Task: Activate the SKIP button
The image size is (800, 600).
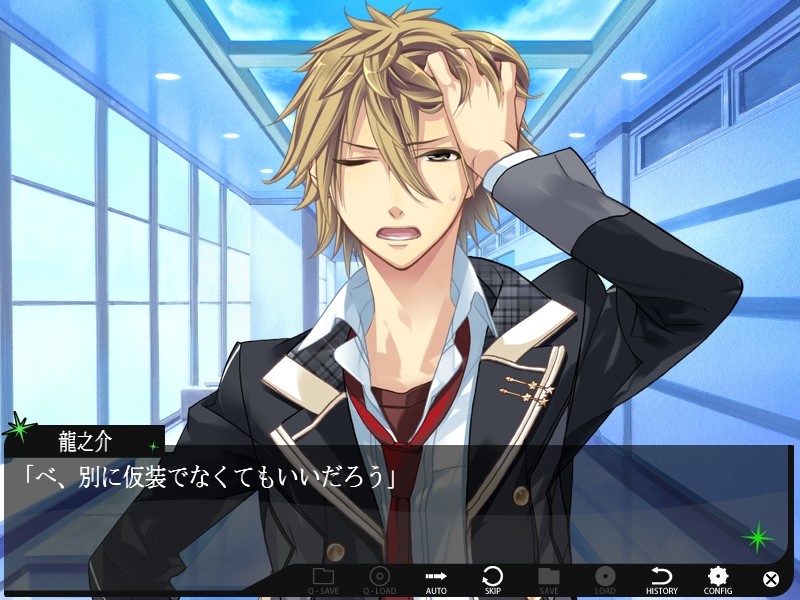Action: pos(492,579)
